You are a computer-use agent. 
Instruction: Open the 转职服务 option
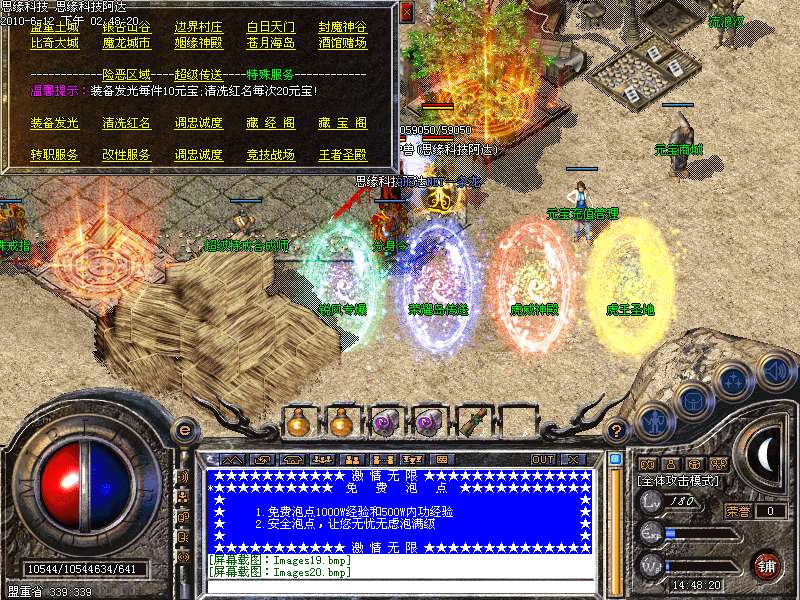point(55,156)
